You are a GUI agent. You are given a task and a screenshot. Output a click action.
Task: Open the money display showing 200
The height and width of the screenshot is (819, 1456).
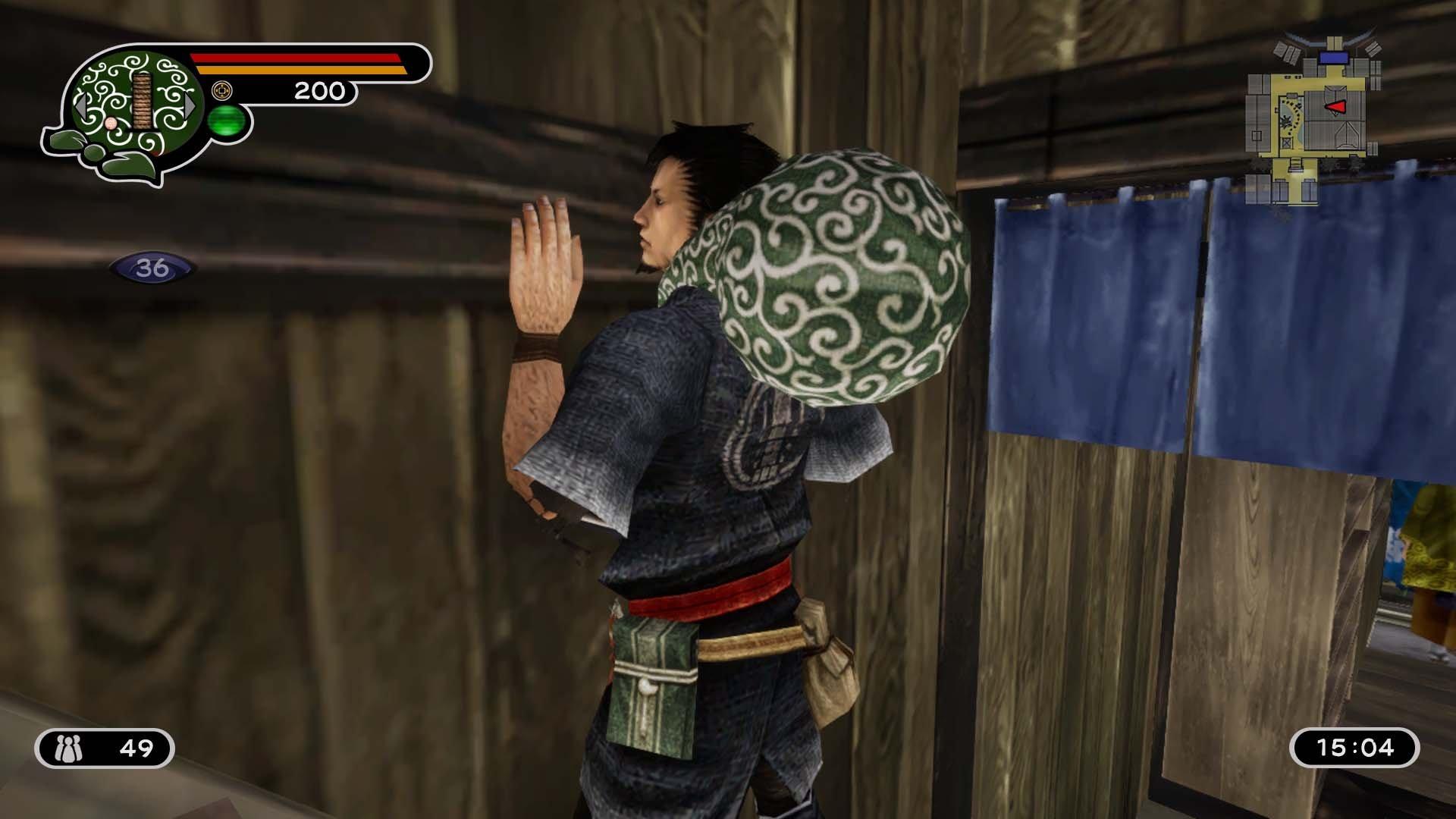(320, 89)
